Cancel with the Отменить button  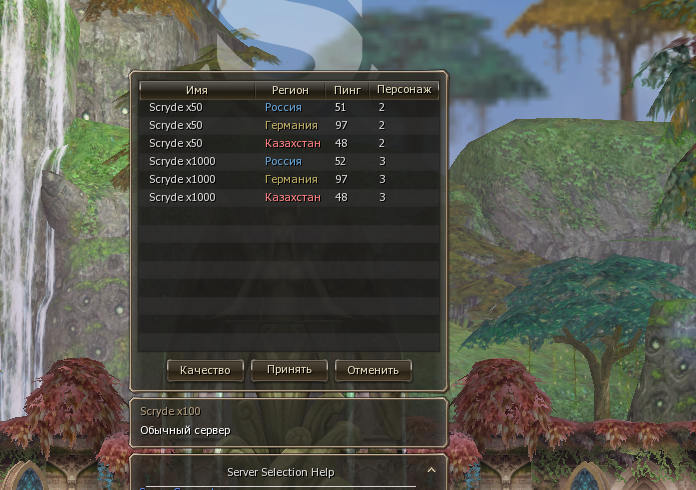pos(373,370)
